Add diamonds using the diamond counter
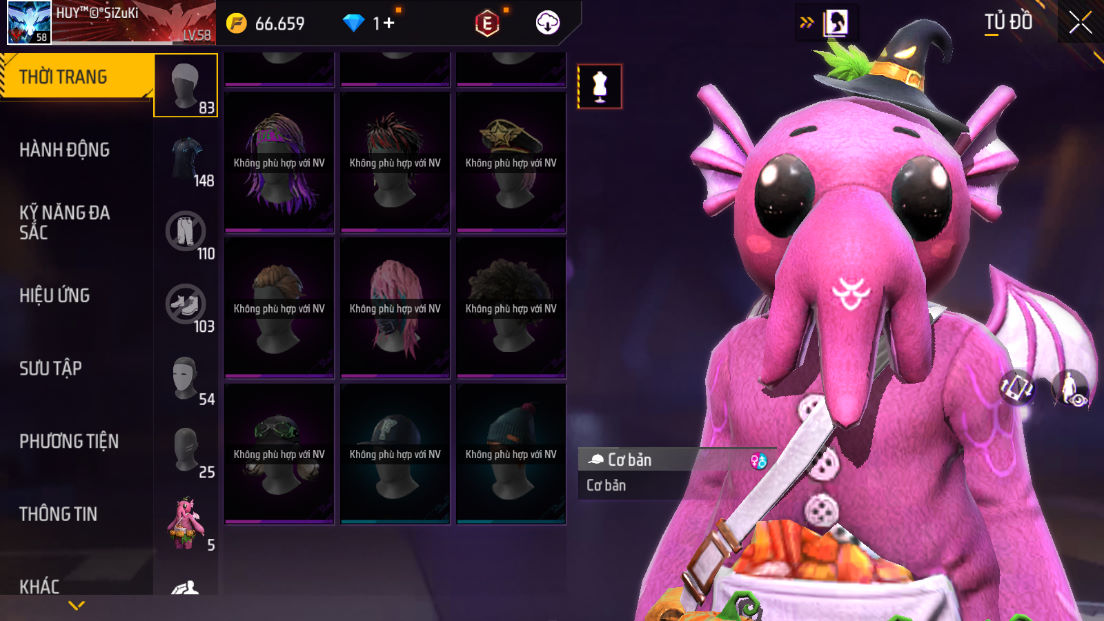 click(x=370, y=23)
